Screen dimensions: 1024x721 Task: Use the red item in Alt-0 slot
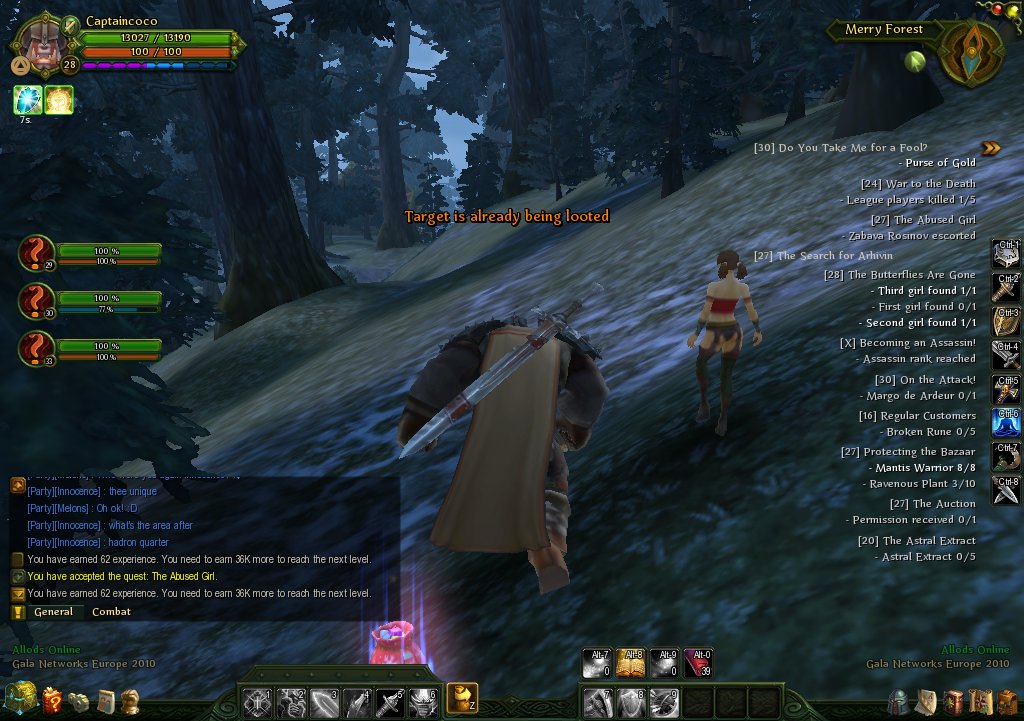click(x=699, y=663)
